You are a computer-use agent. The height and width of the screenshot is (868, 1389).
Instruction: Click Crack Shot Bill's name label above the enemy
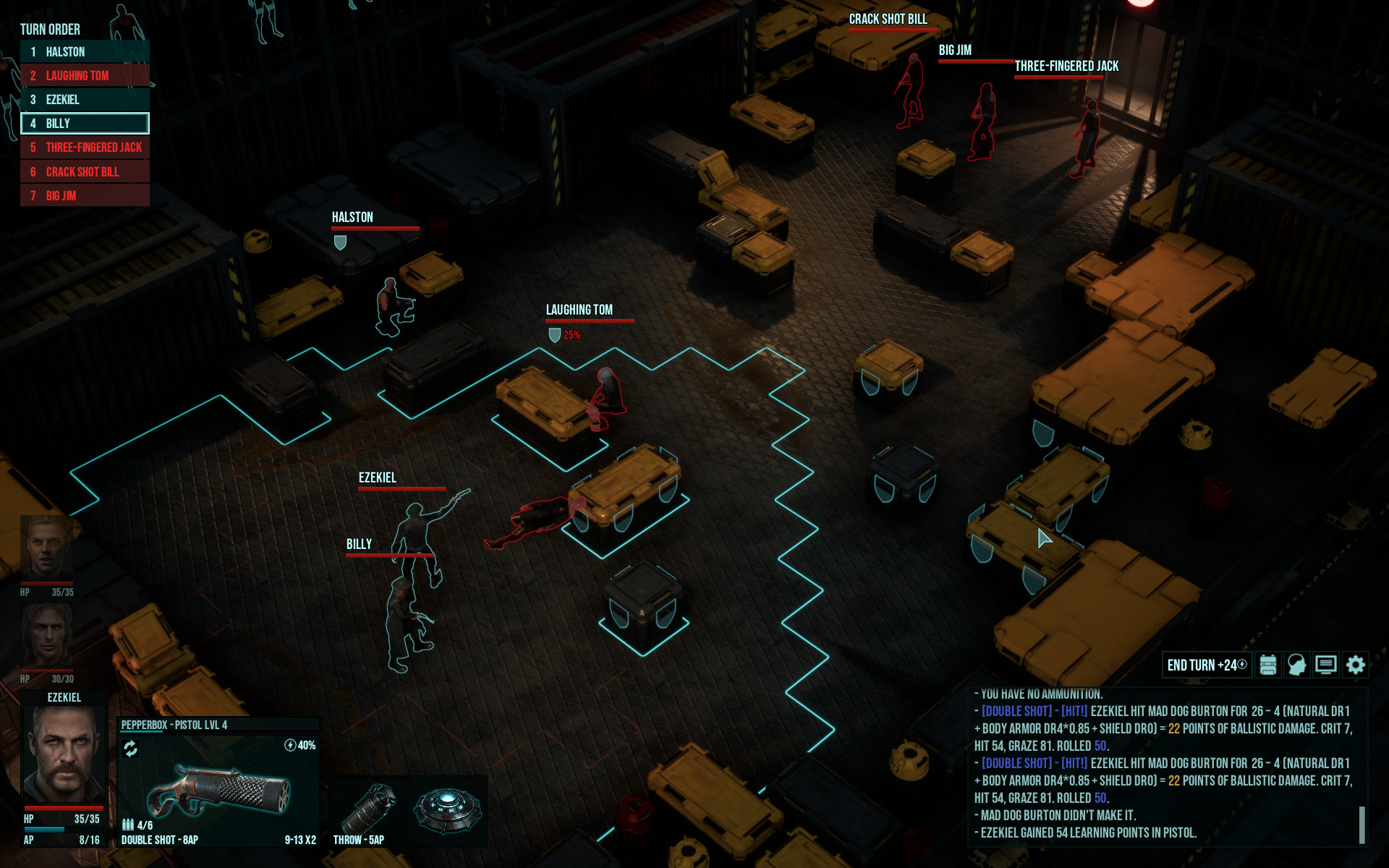888,20
